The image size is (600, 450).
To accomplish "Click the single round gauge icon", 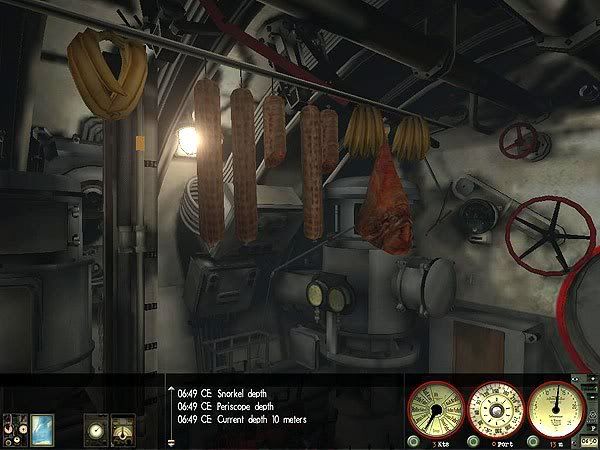I will [x=96, y=426].
